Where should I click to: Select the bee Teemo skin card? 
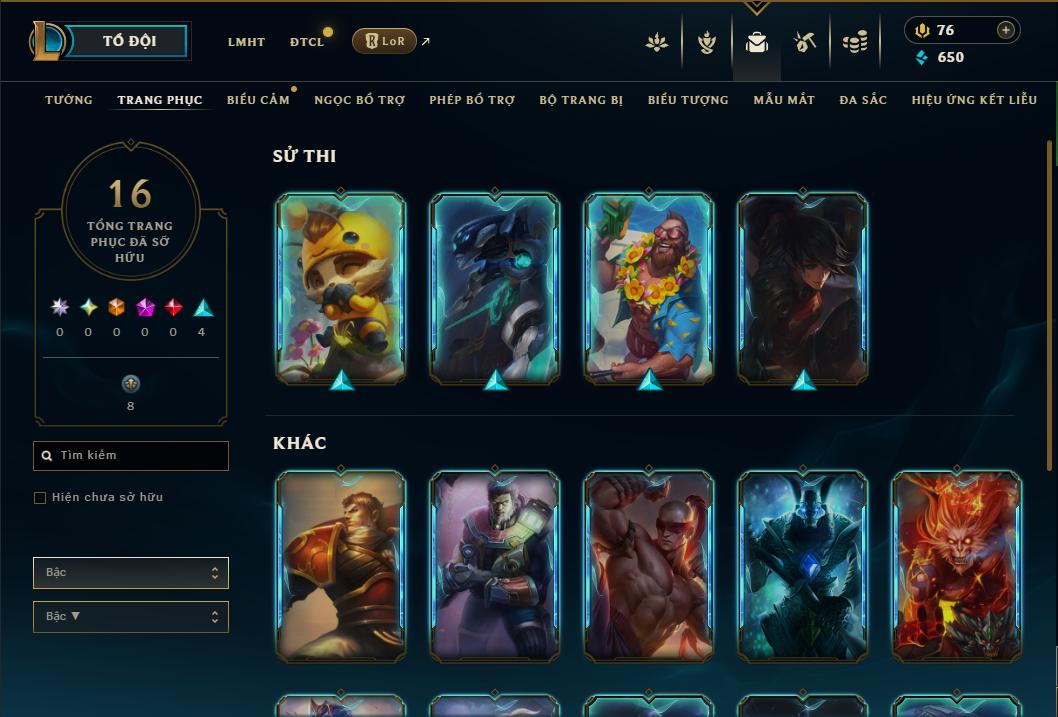click(341, 287)
